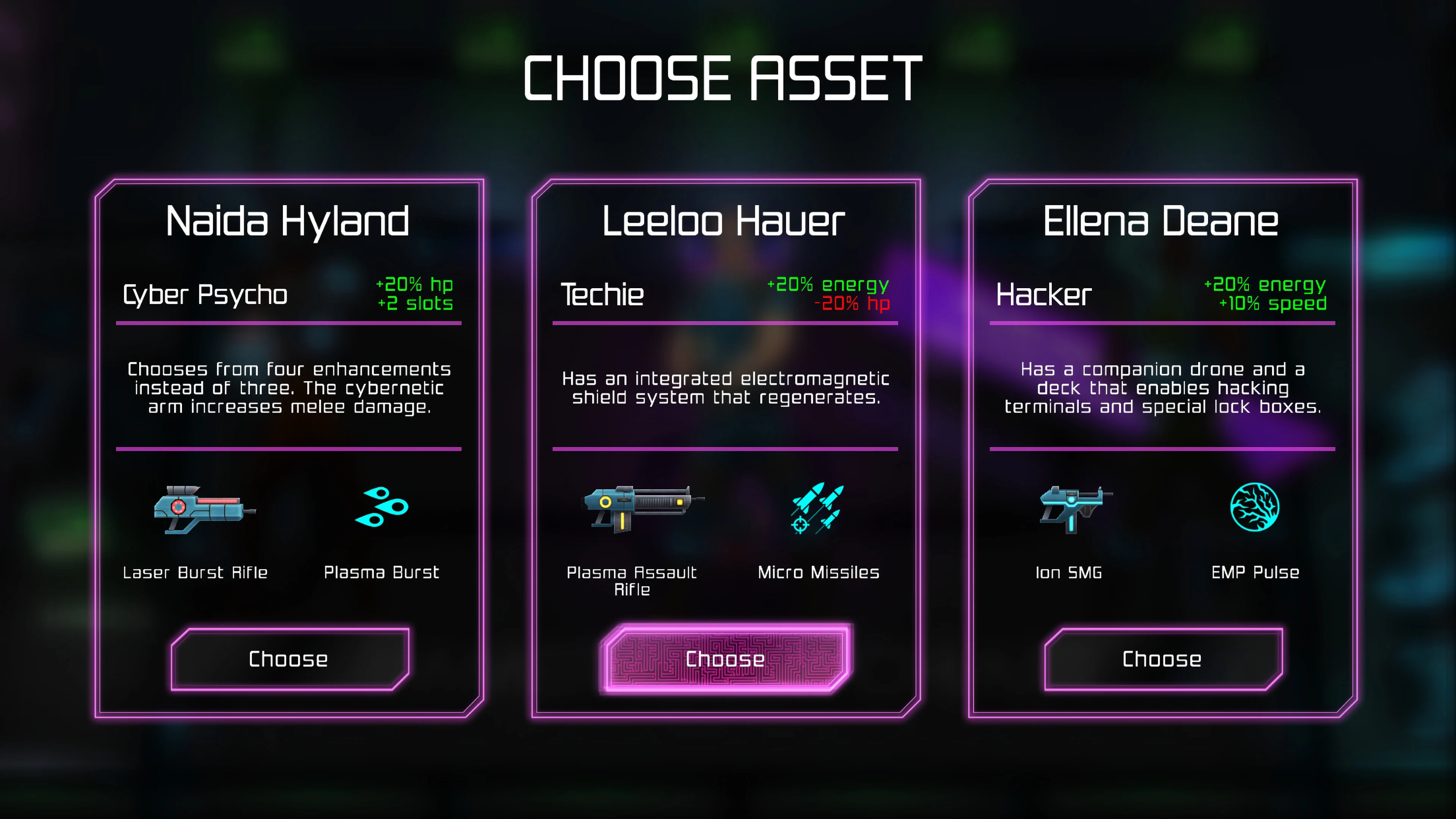Choose the Ellena Deane asset
This screenshot has width=1456, height=819.
coord(1161,659)
